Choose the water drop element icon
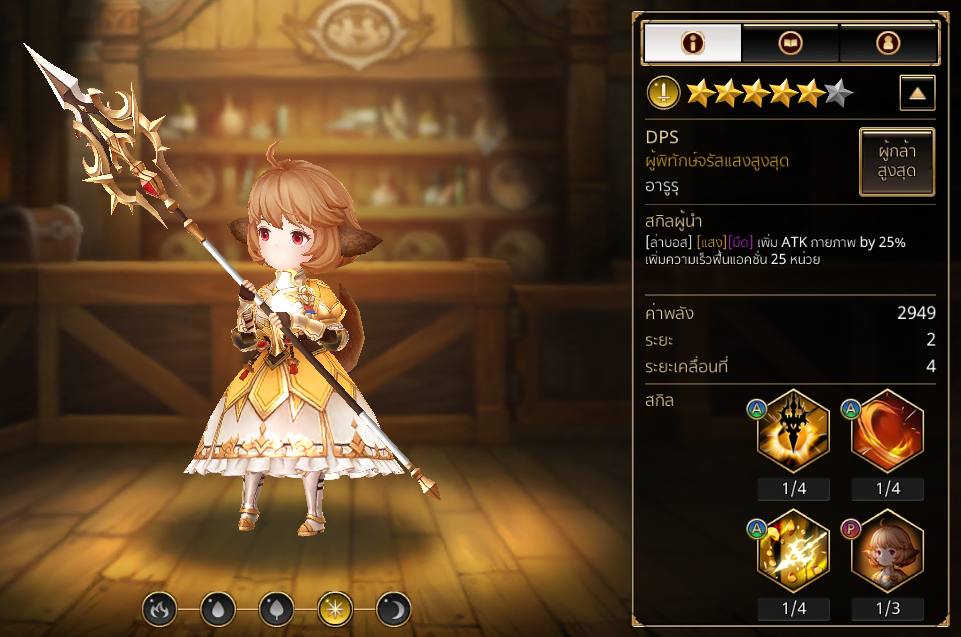961x637 pixels. [x=216, y=607]
